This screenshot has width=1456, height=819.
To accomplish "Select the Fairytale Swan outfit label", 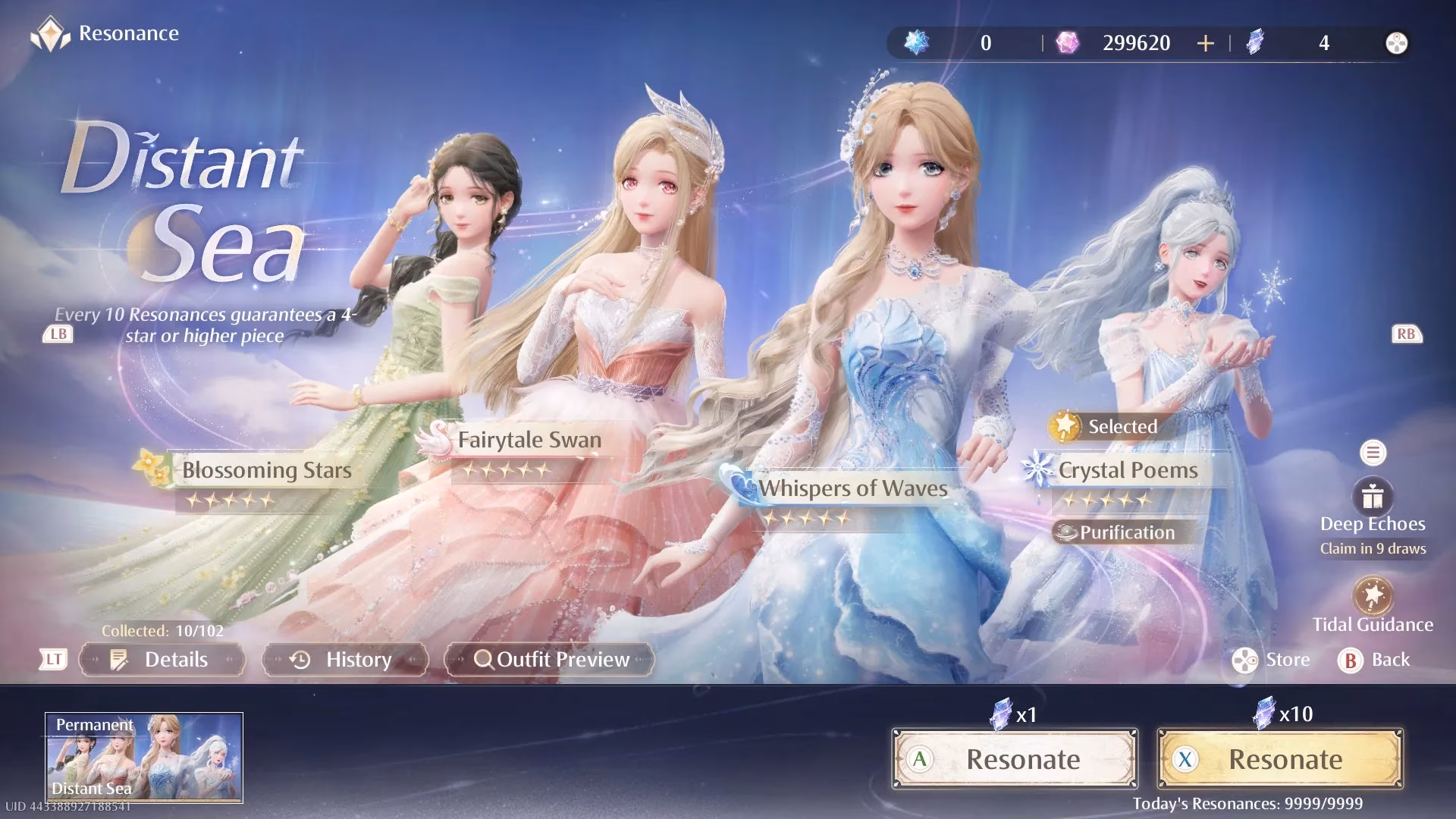I will click(529, 441).
